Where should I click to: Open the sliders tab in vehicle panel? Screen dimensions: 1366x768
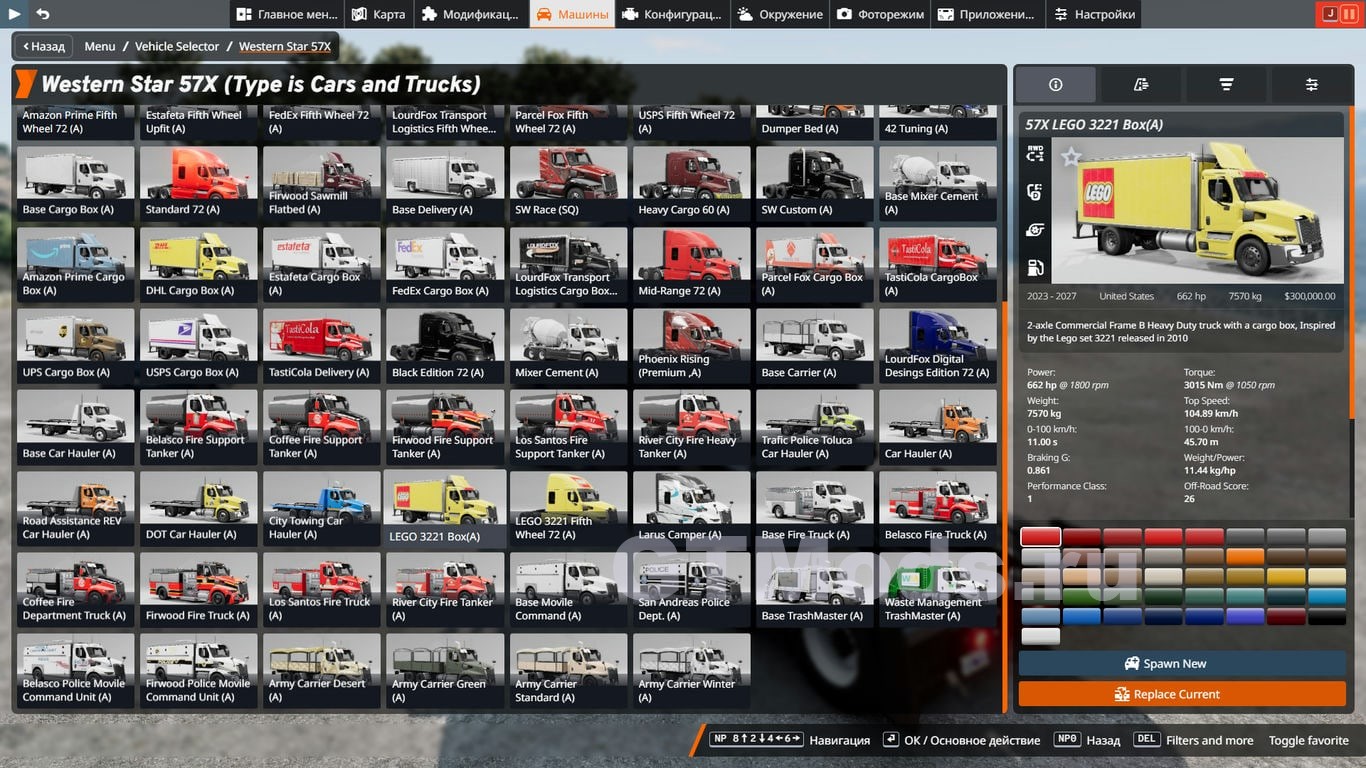click(1311, 85)
